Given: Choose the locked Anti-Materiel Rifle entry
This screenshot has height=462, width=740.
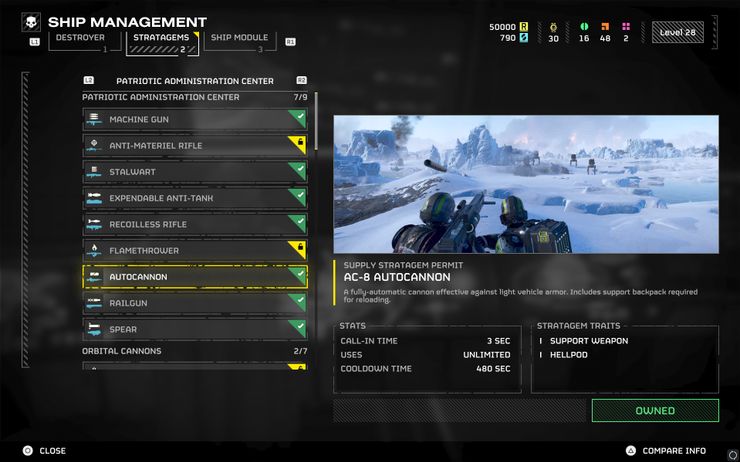Looking at the screenshot, I should click(194, 146).
